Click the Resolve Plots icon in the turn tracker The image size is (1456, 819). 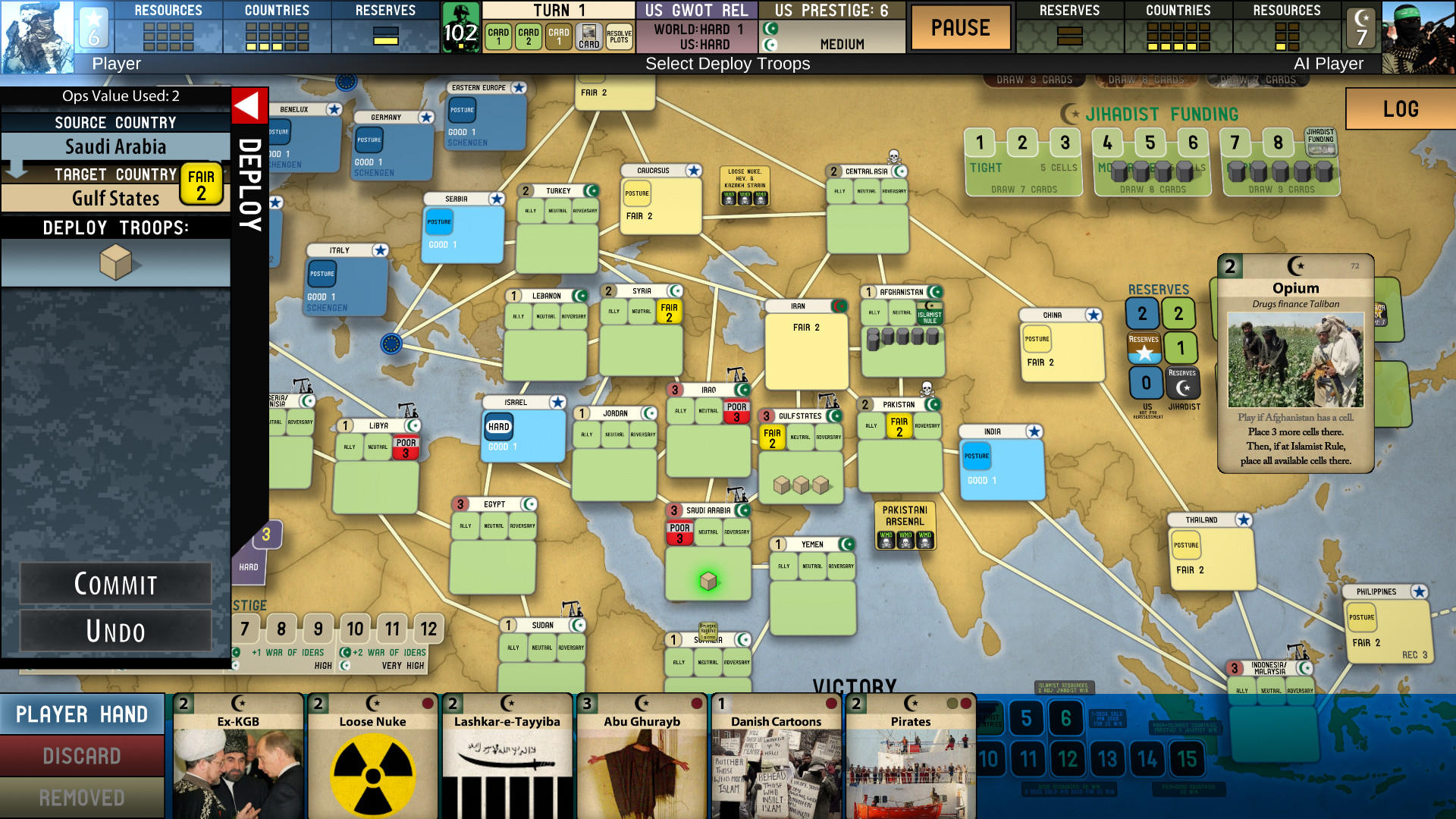[x=619, y=35]
